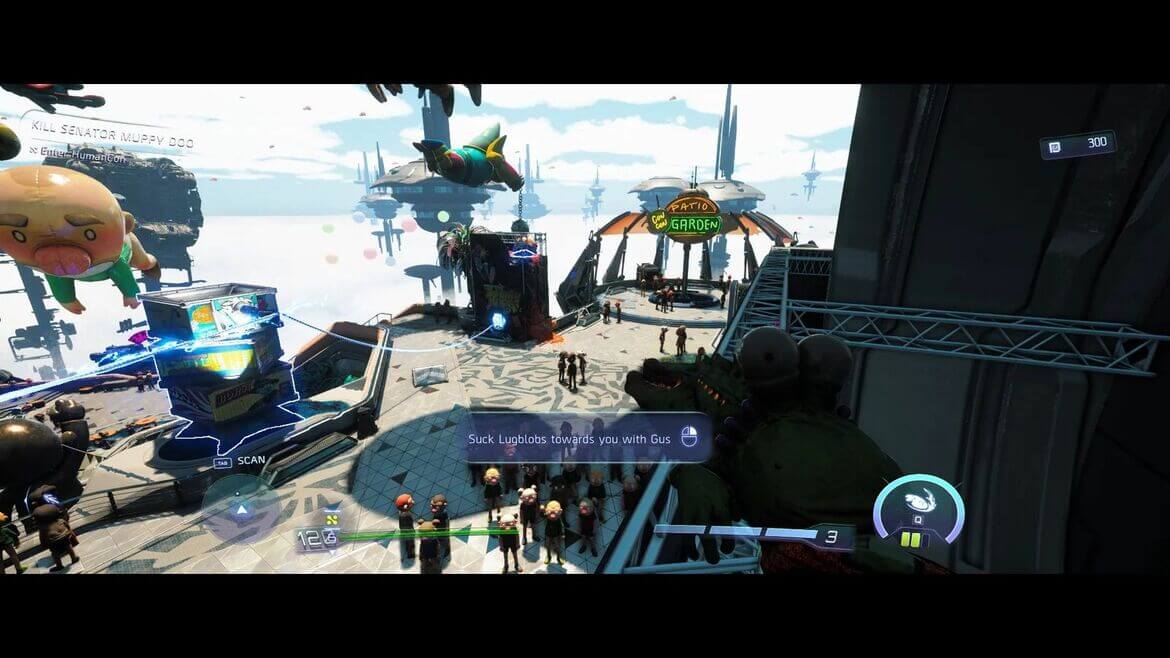Click the Suck Lugblobs tutorial hint box
The height and width of the screenshot is (658, 1170).
(589, 438)
